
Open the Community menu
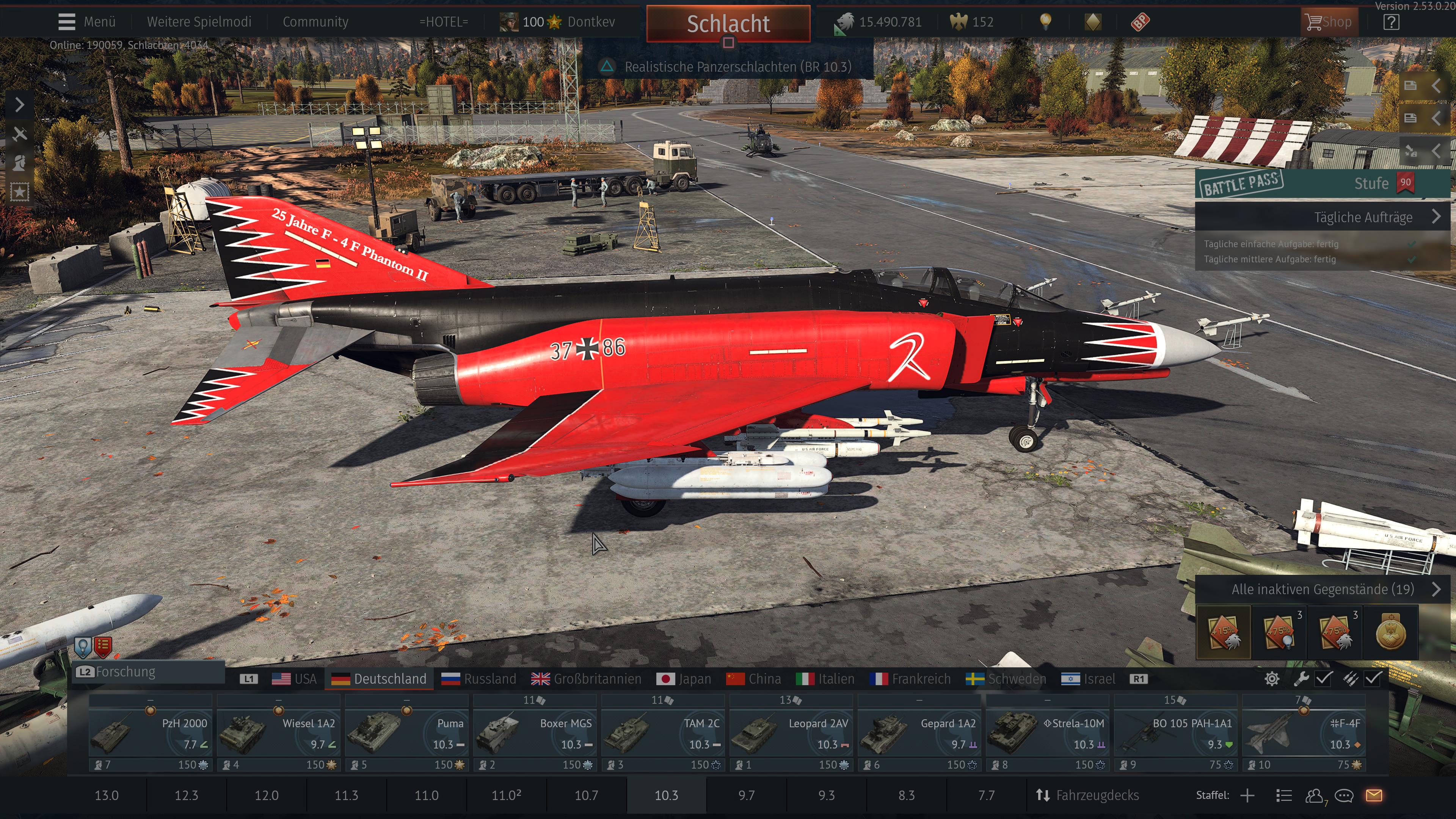[315, 22]
